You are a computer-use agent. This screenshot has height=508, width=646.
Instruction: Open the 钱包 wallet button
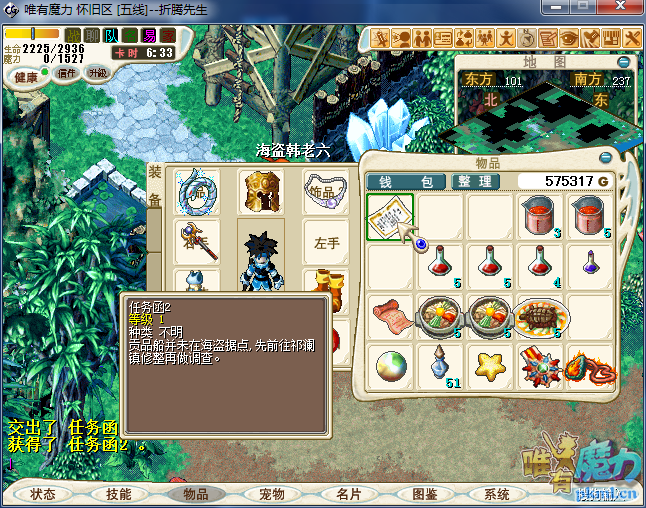click(x=407, y=182)
